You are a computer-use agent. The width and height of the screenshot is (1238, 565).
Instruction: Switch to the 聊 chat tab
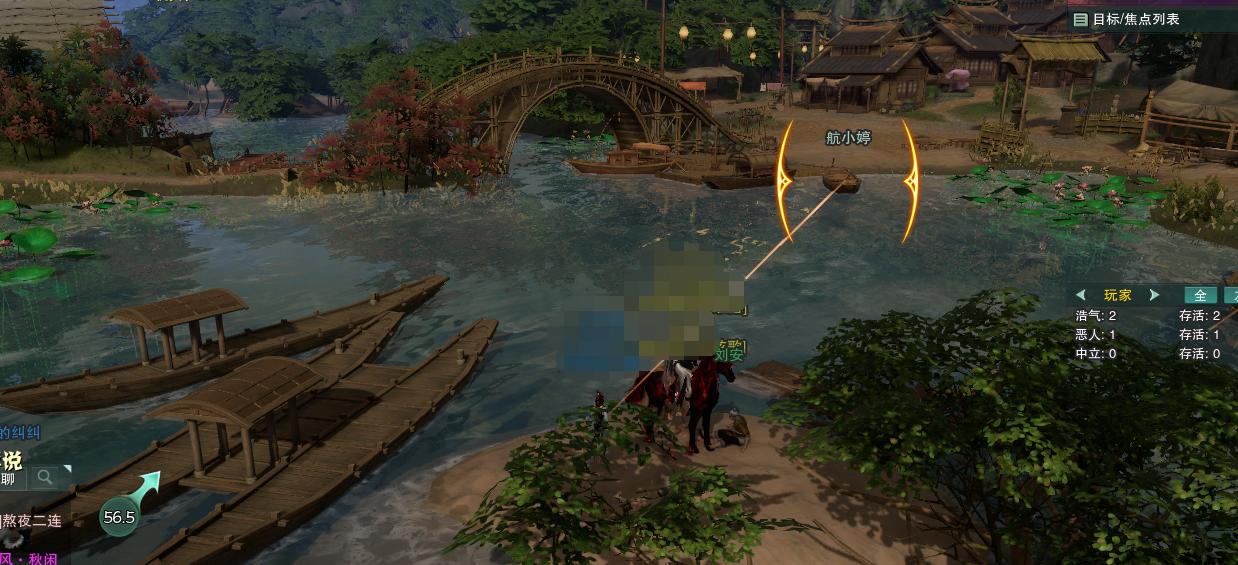[8, 479]
